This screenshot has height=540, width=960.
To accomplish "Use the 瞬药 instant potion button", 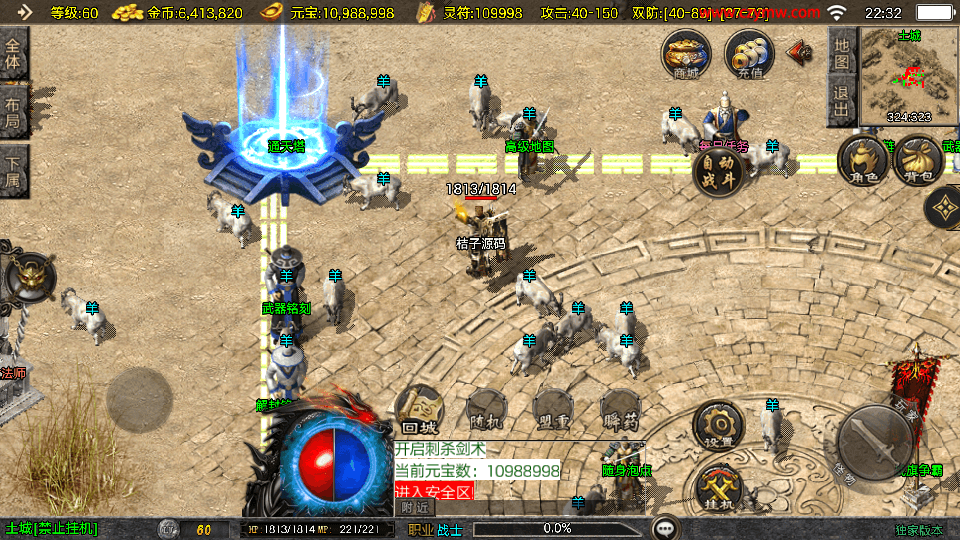I will click(x=620, y=408).
